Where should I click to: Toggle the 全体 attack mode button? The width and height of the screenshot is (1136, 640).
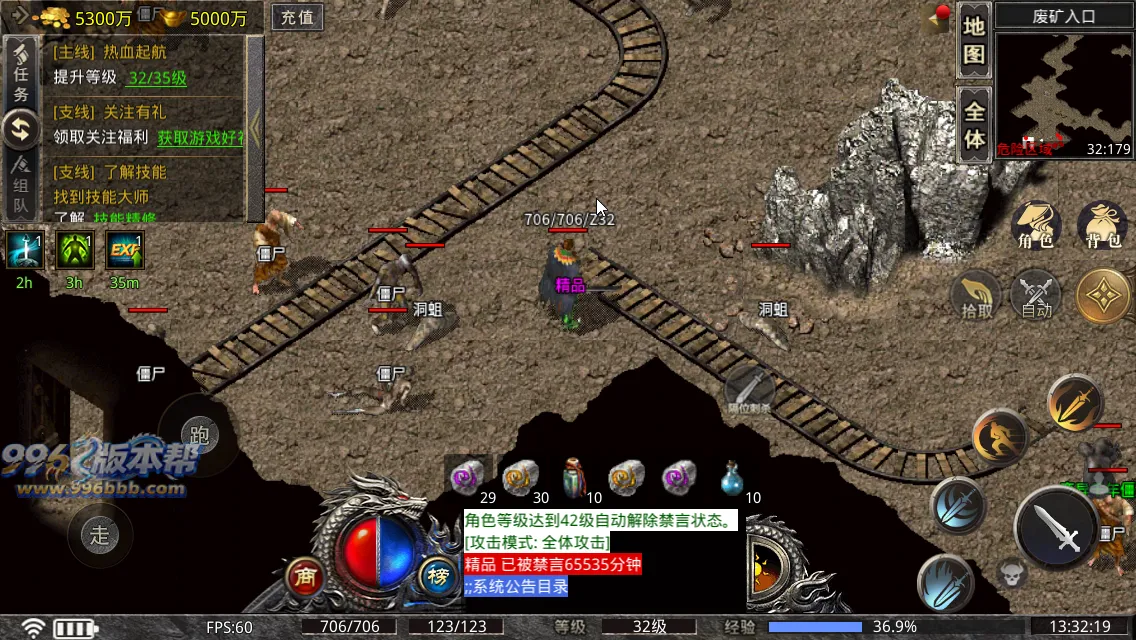pyautogui.click(x=974, y=124)
